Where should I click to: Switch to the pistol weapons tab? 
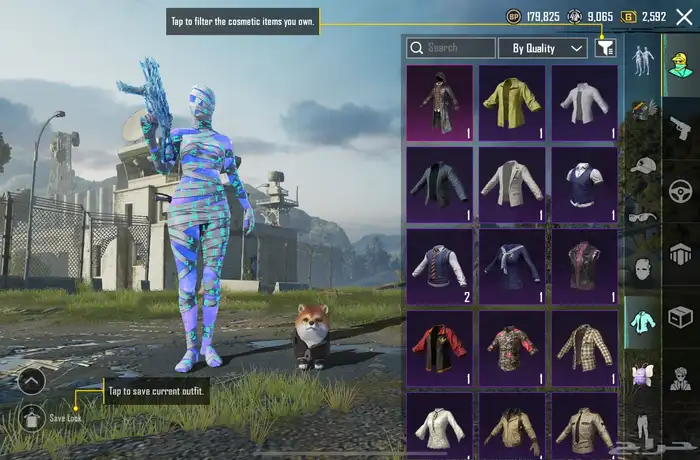tap(680, 128)
